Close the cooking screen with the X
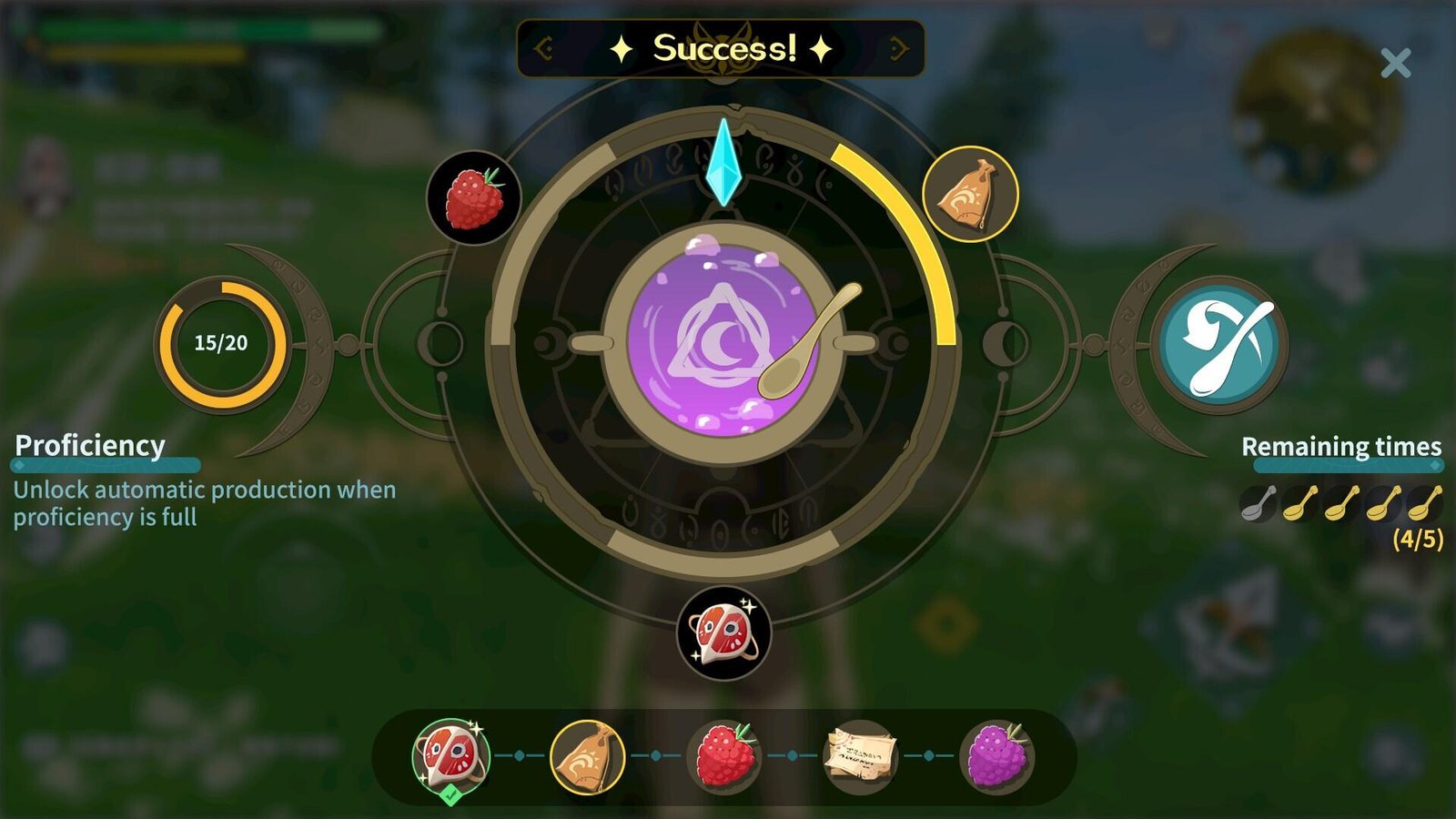 pyautogui.click(x=1395, y=64)
